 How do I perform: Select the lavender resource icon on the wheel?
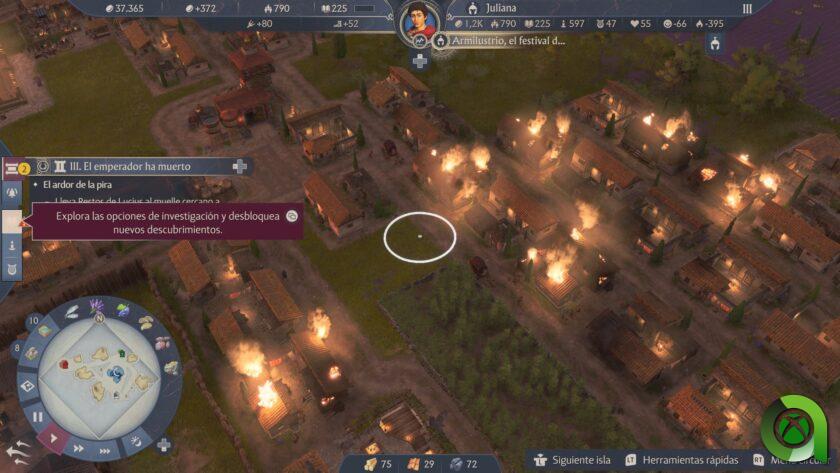97,306
